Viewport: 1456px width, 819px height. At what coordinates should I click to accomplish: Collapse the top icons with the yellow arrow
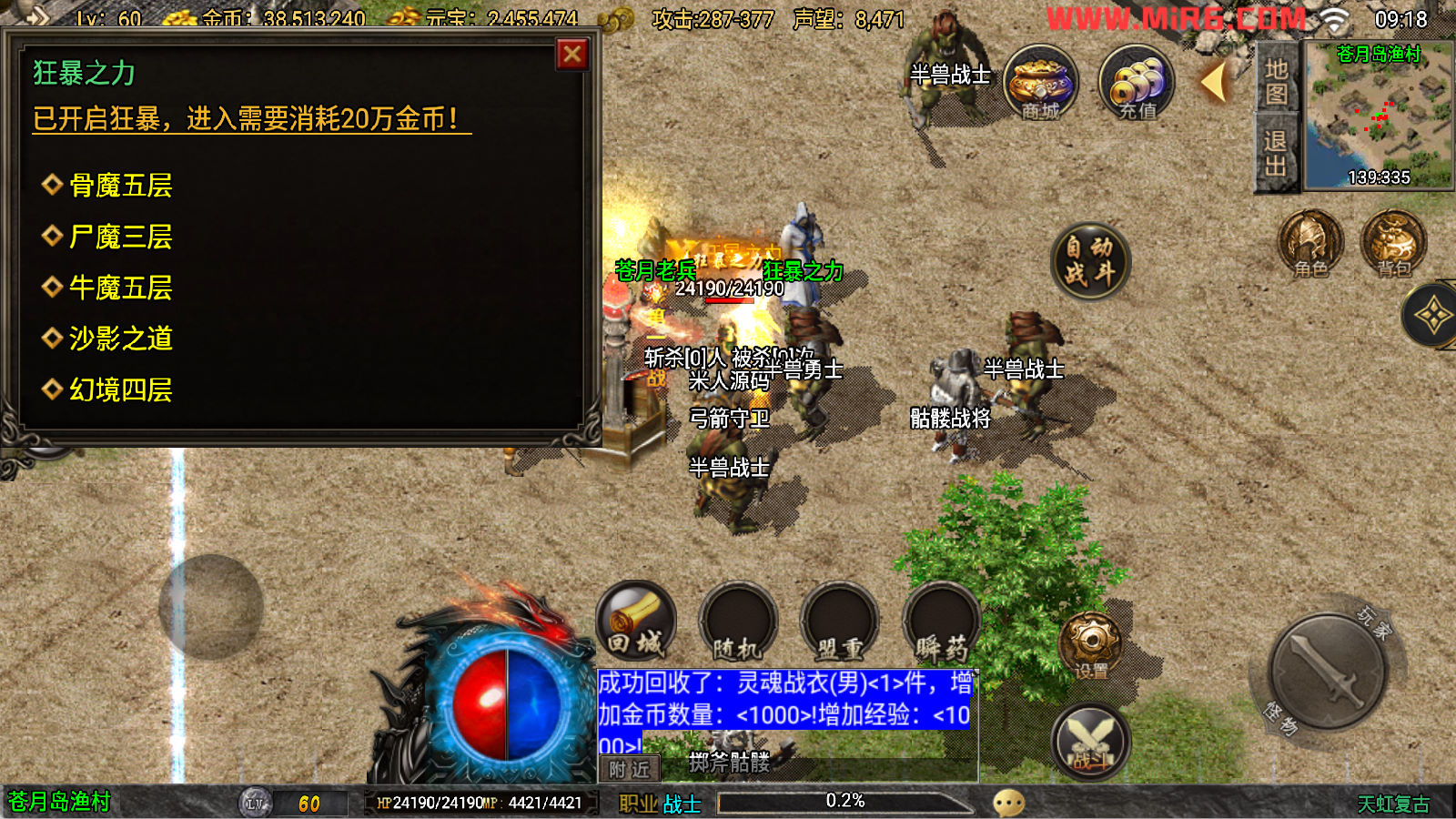pyautogui.click(x=1214, y=83)
